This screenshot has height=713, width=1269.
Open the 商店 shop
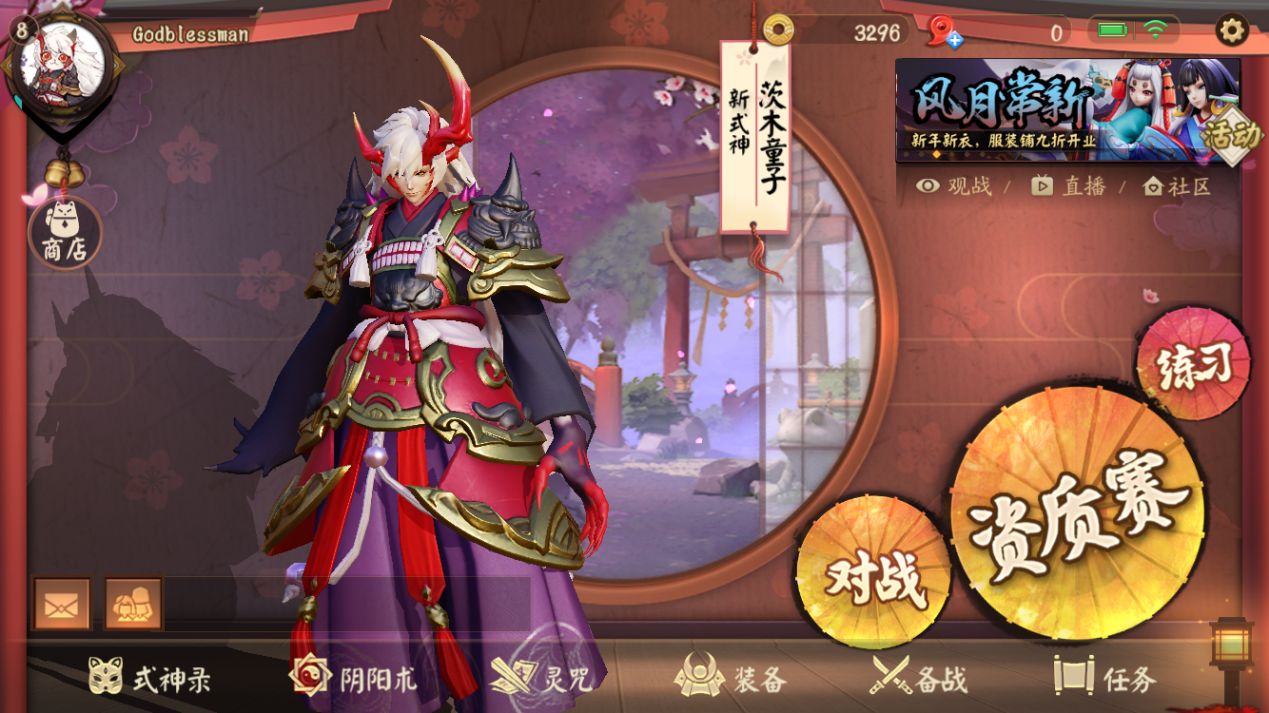coord(64,233)
